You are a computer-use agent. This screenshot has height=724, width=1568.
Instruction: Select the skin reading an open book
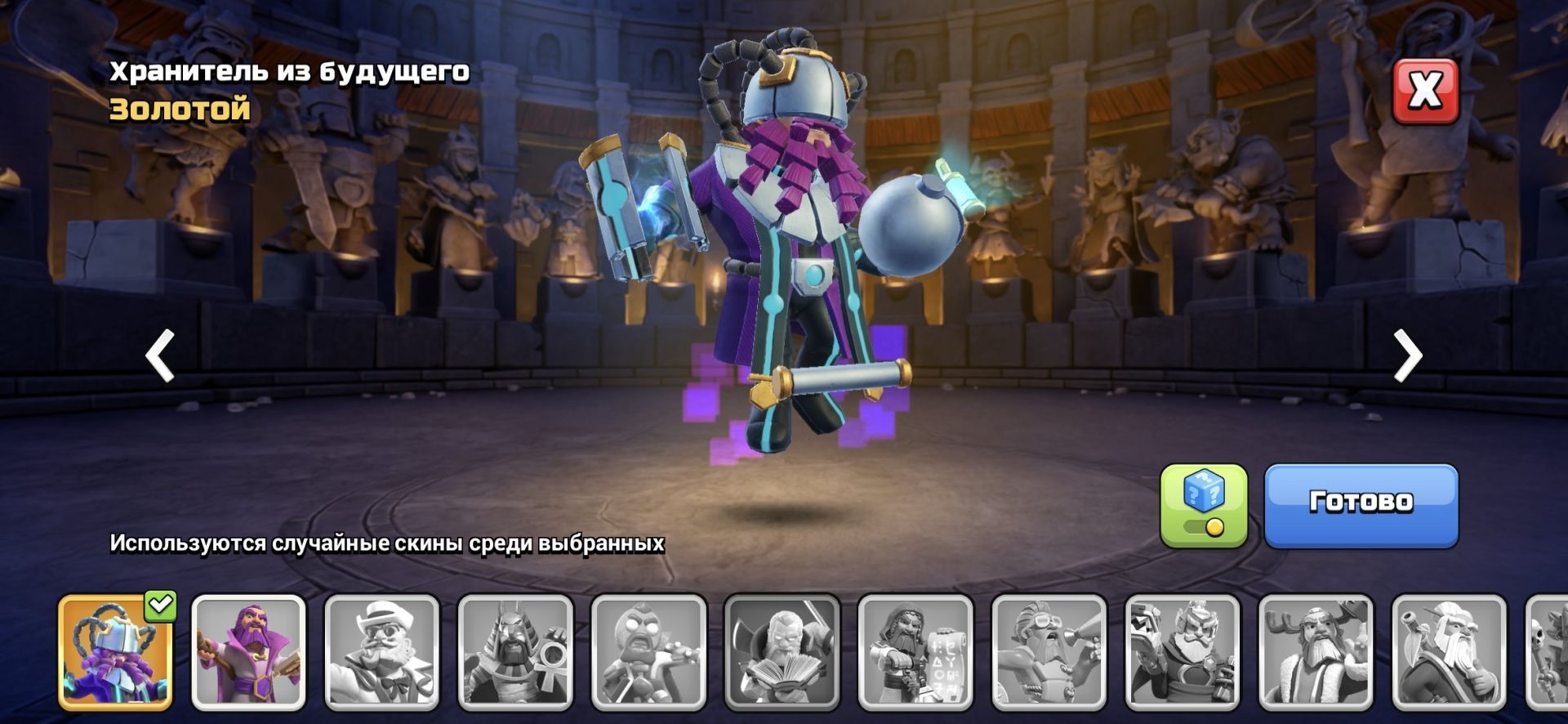point(782,651)
